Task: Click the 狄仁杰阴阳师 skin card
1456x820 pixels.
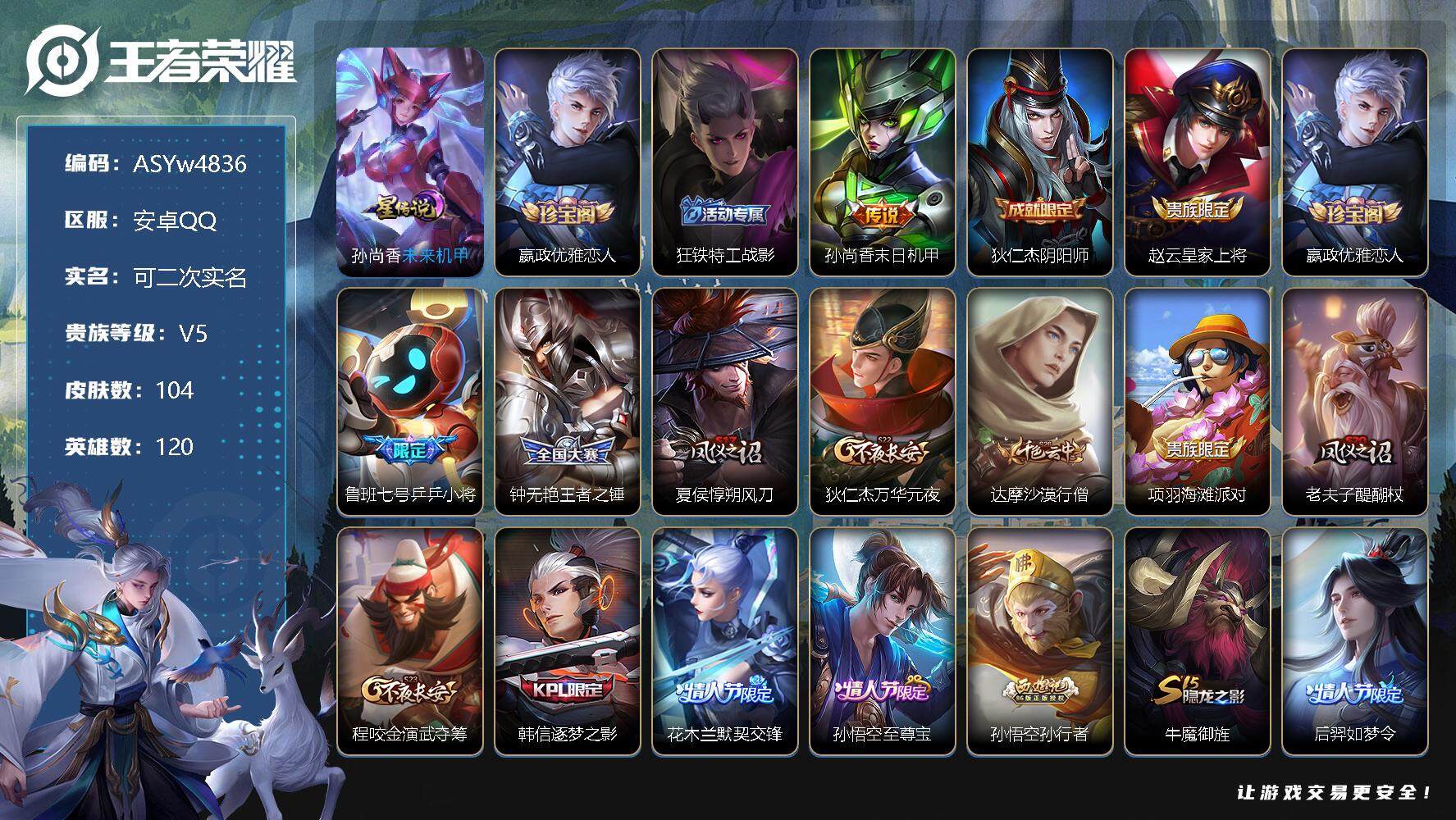Action: (x=1040, y=162)
